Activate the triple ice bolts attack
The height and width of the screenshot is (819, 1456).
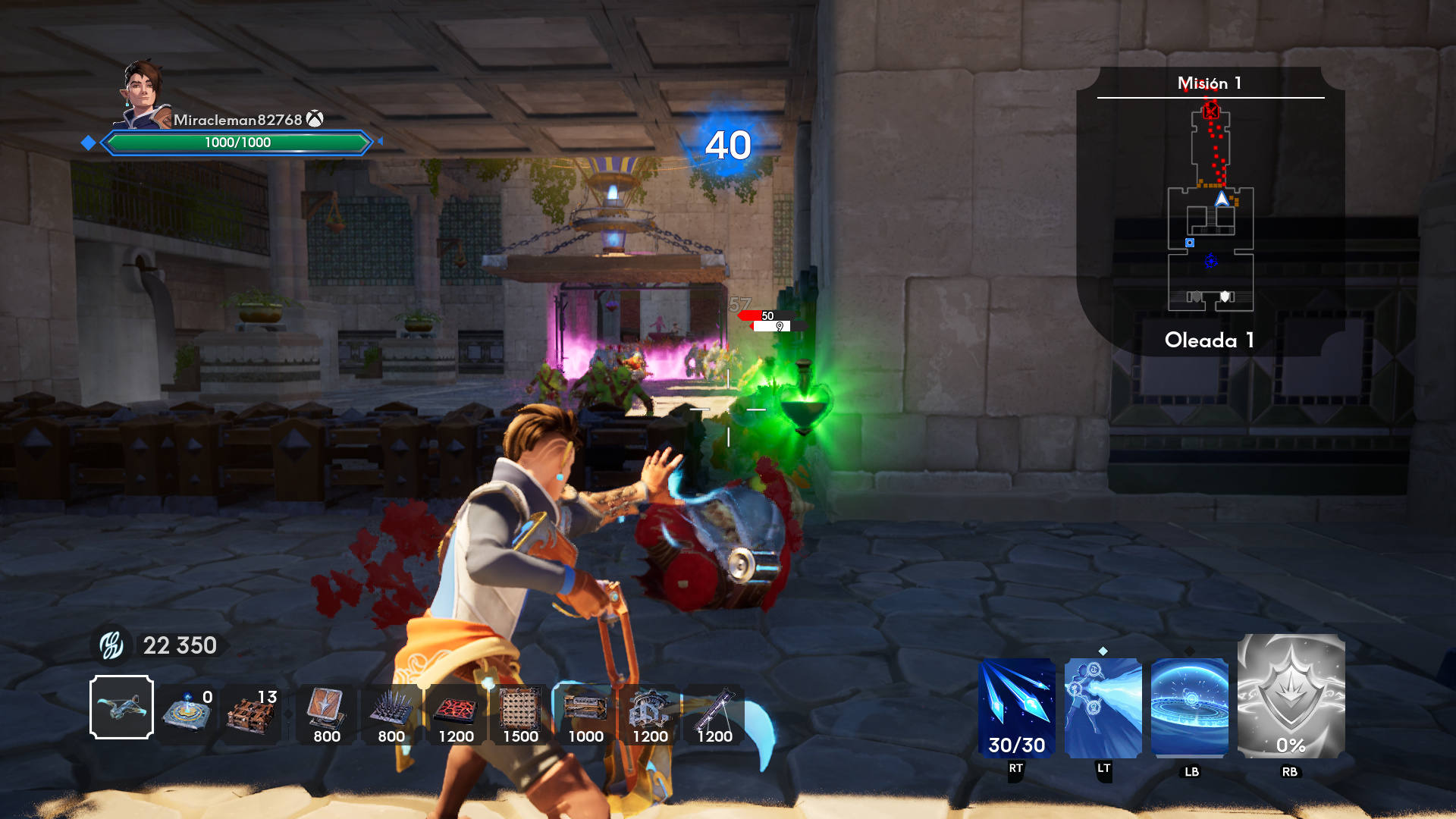coord(1017,708)
